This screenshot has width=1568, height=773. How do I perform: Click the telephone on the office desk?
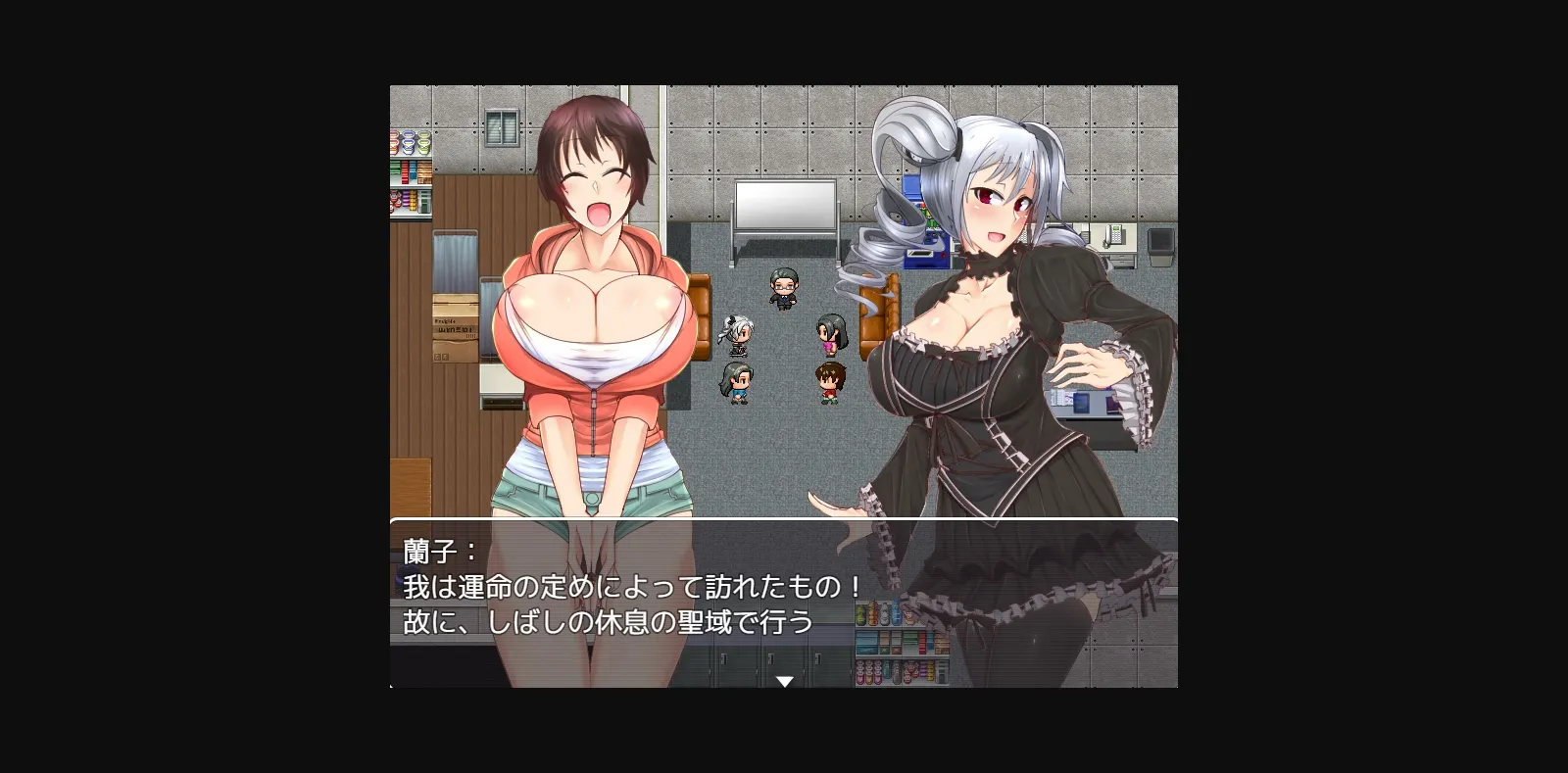click(1113, 236)
